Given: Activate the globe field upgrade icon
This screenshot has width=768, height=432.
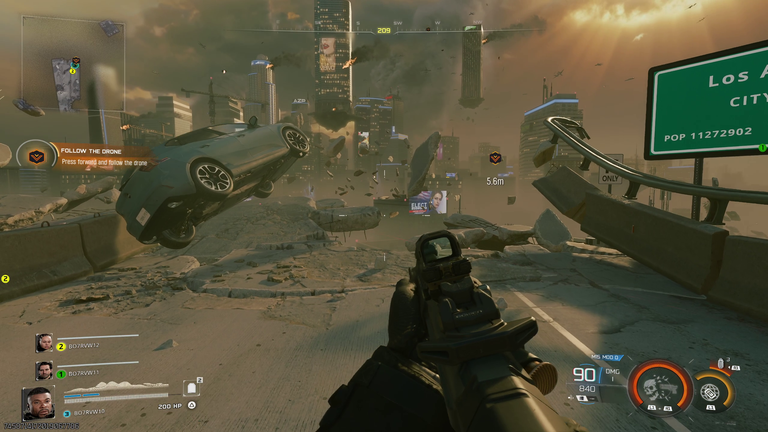Looking at the screenshot, I should (x=714, y=390).
